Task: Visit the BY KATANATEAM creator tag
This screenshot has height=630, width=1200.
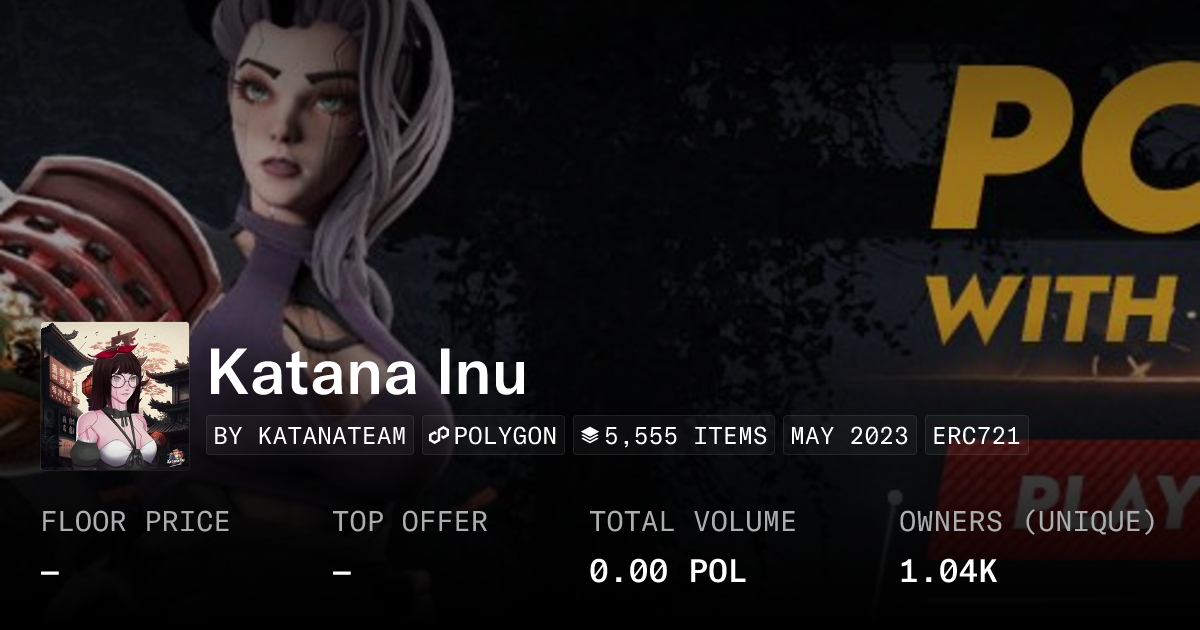Action: pyautogui.click(x=310, y=436)
